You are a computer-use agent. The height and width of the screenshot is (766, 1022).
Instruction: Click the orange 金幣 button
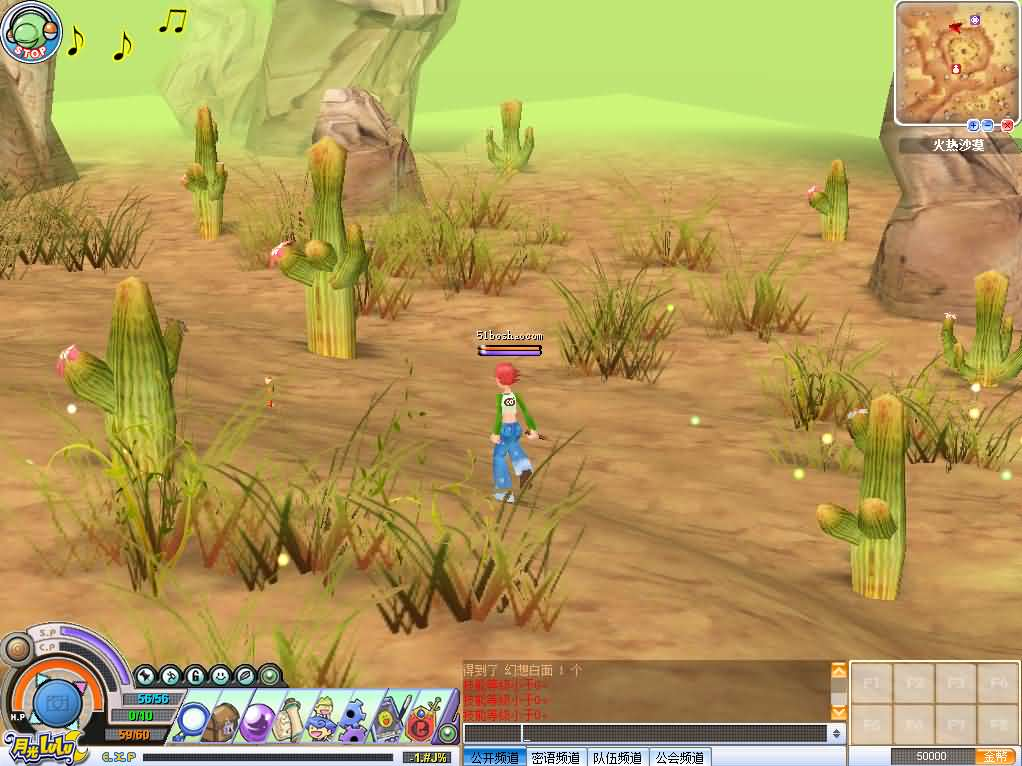tap(995, 756)
